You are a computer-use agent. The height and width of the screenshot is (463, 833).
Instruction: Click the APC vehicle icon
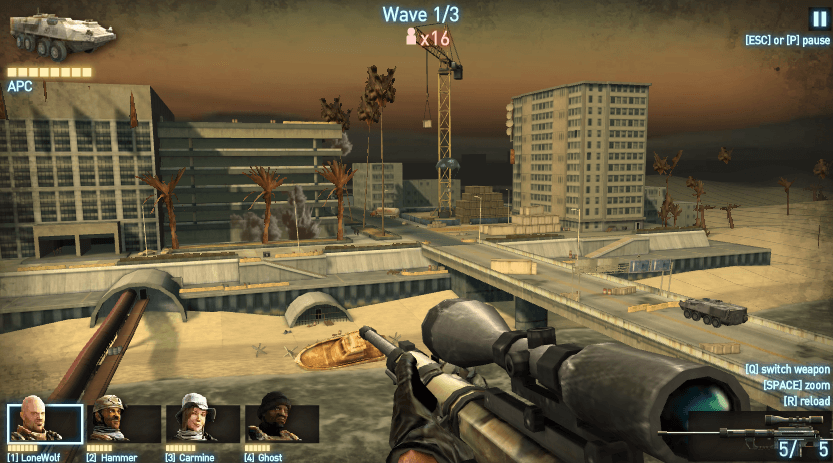pos(62,36)
